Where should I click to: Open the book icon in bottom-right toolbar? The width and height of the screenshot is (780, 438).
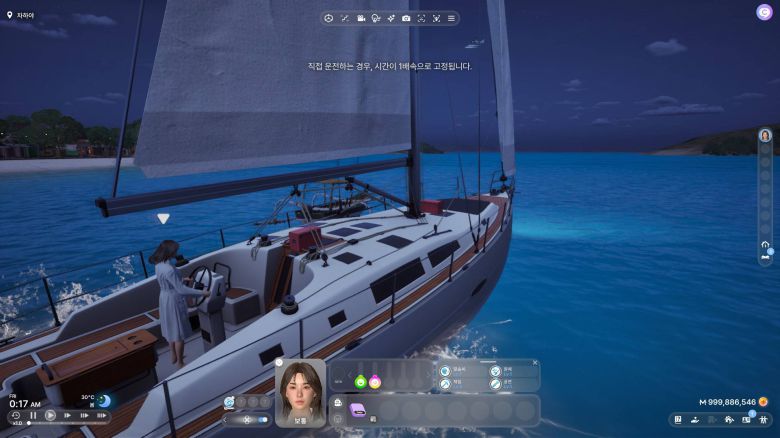678,419
